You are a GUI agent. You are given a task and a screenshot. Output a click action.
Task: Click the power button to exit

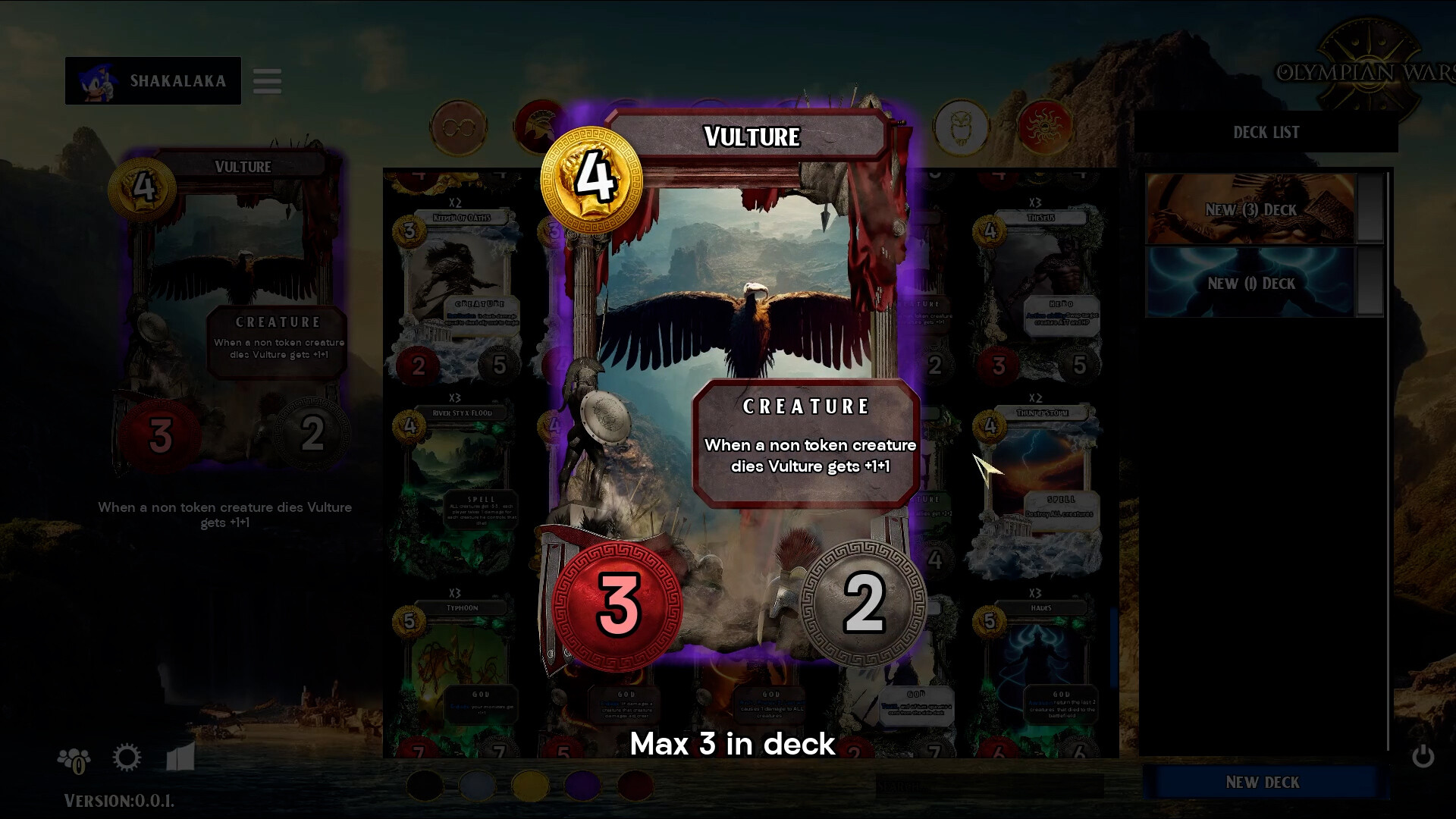tap(1423, 757)
